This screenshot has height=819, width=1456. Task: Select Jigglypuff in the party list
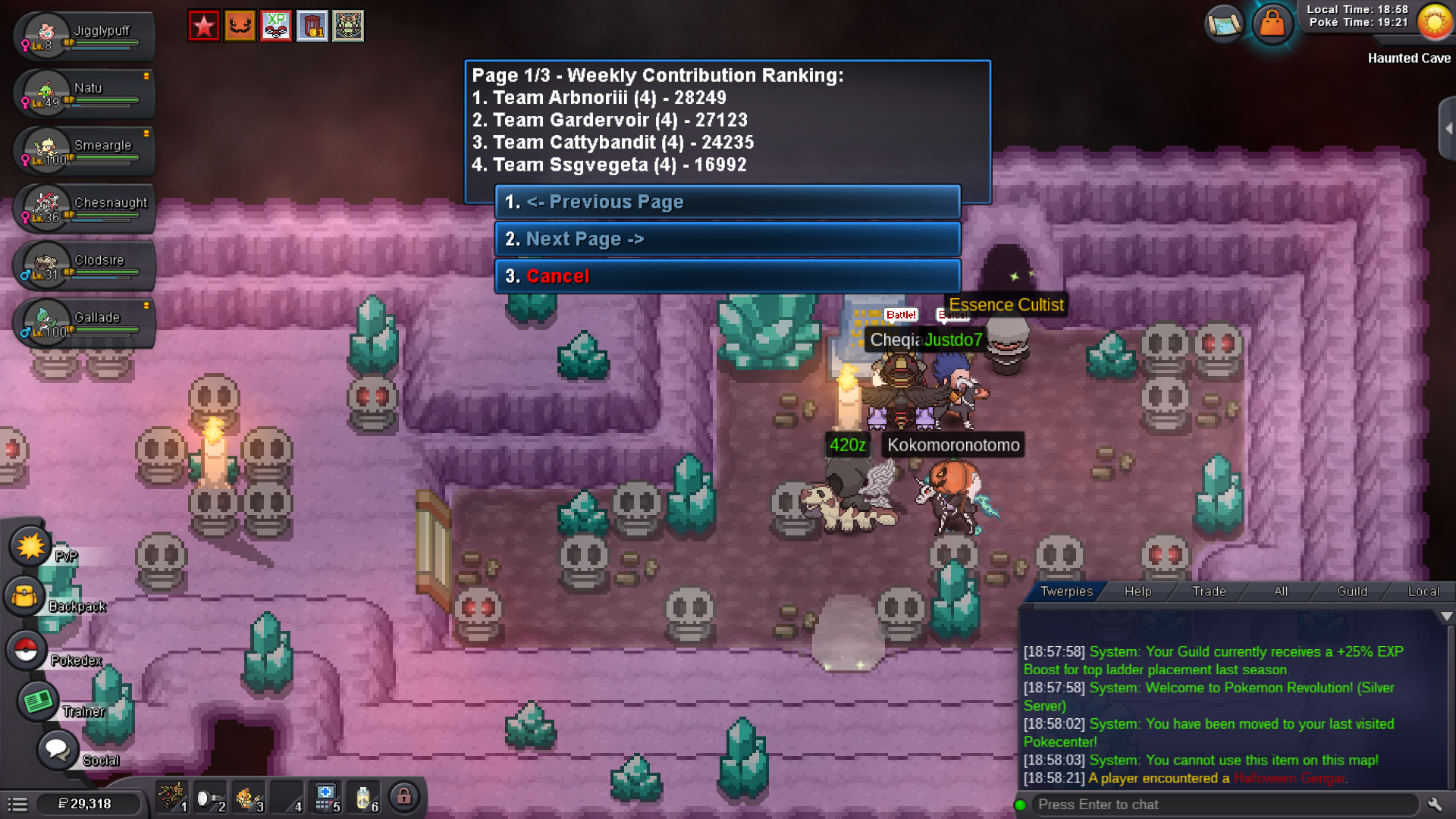[83, 36]
